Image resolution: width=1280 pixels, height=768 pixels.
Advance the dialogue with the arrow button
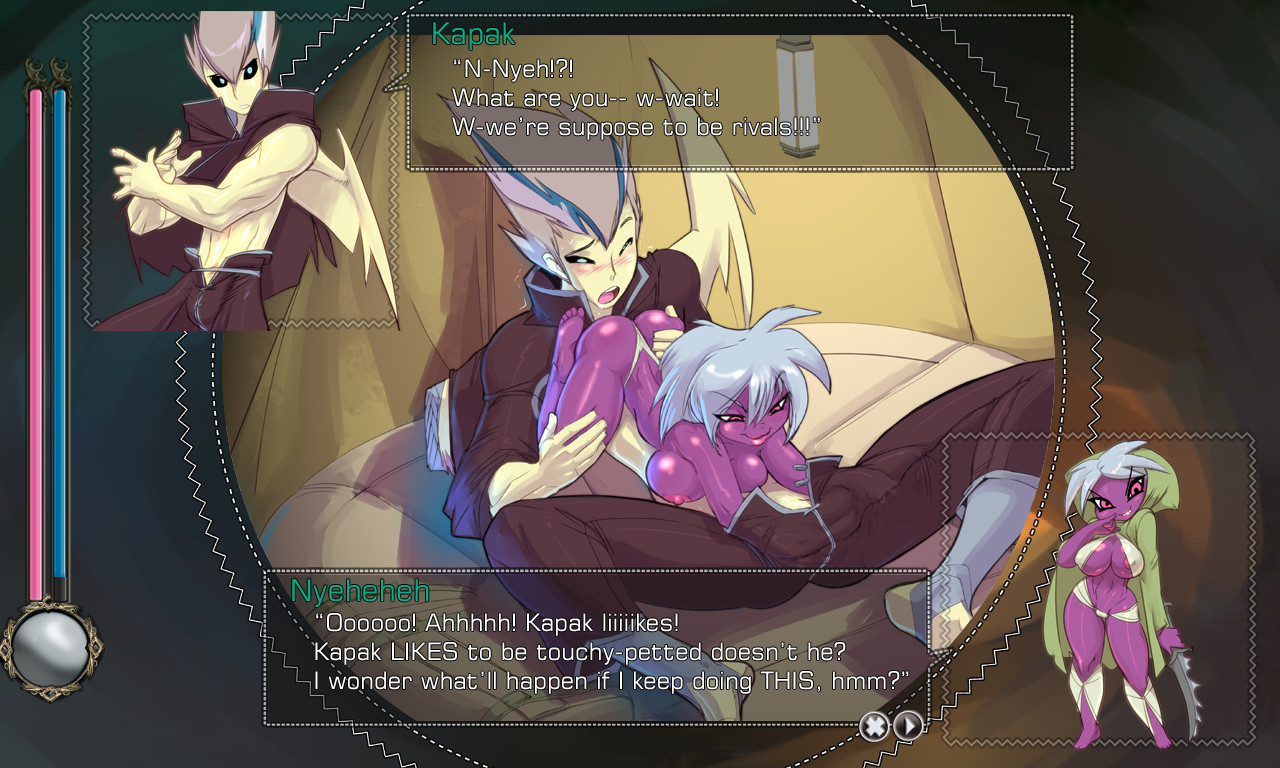(908, 726)
